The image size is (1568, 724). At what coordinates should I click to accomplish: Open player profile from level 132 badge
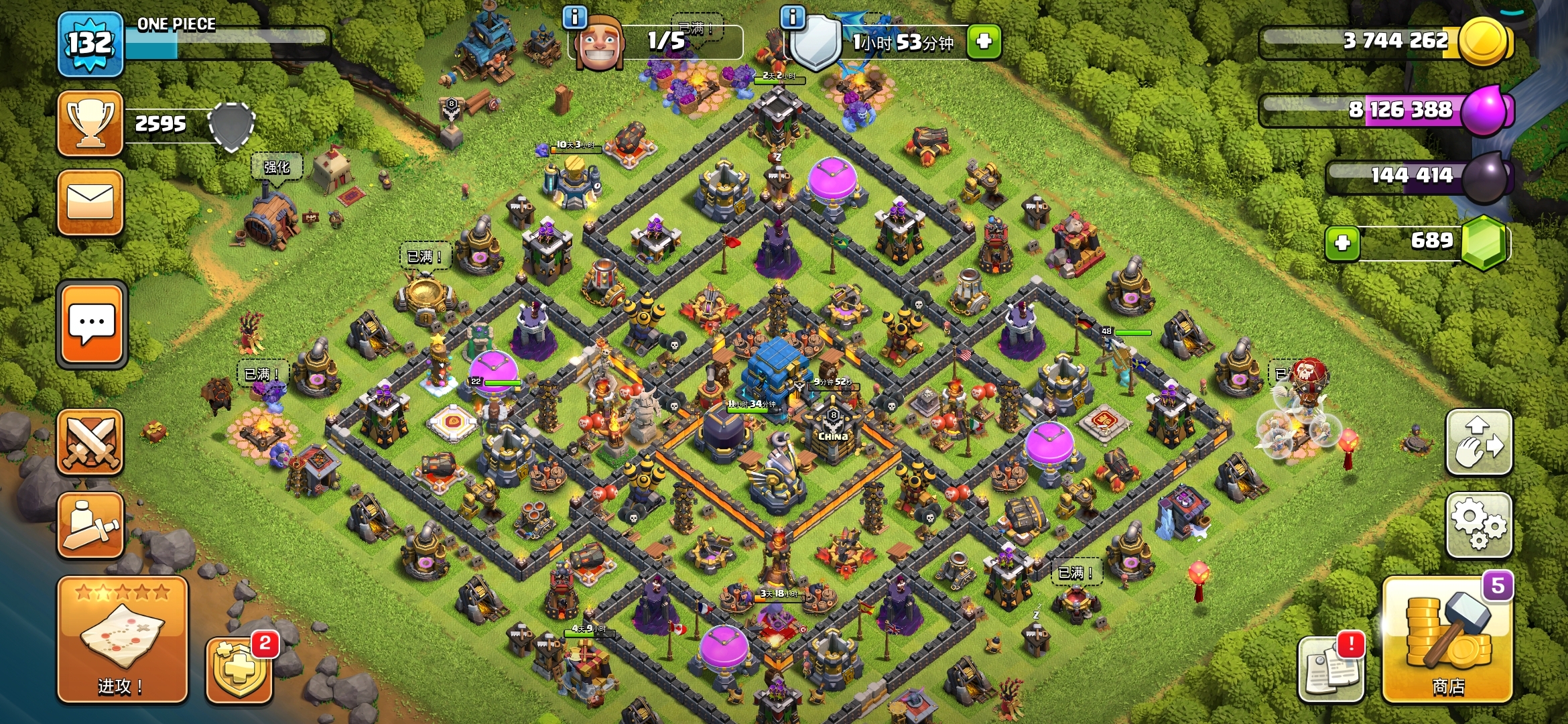(x=90, y=44)
